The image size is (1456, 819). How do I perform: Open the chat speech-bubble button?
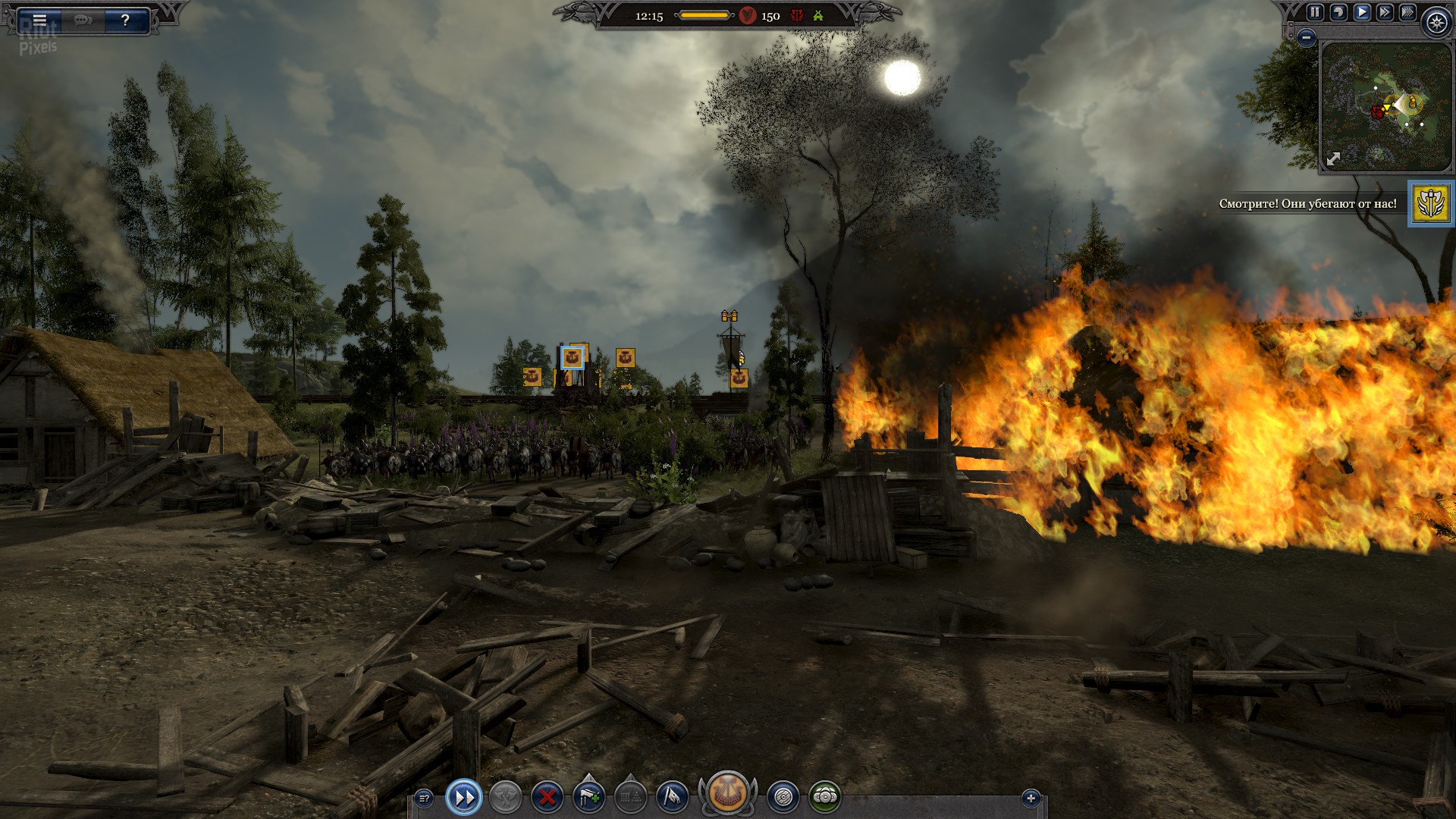(x=83, y=20)
